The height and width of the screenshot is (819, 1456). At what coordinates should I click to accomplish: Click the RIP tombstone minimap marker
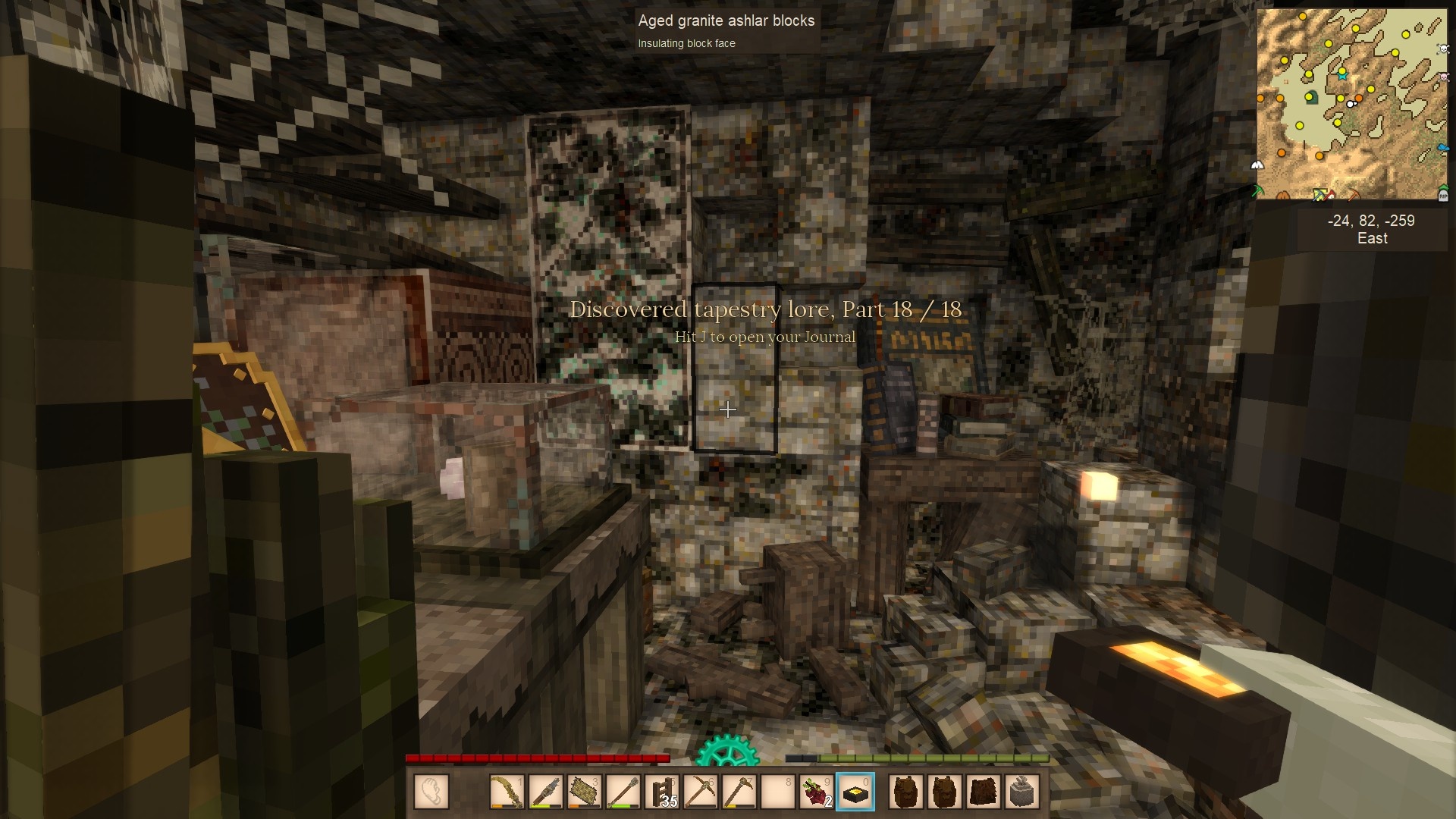(1442, 196)
